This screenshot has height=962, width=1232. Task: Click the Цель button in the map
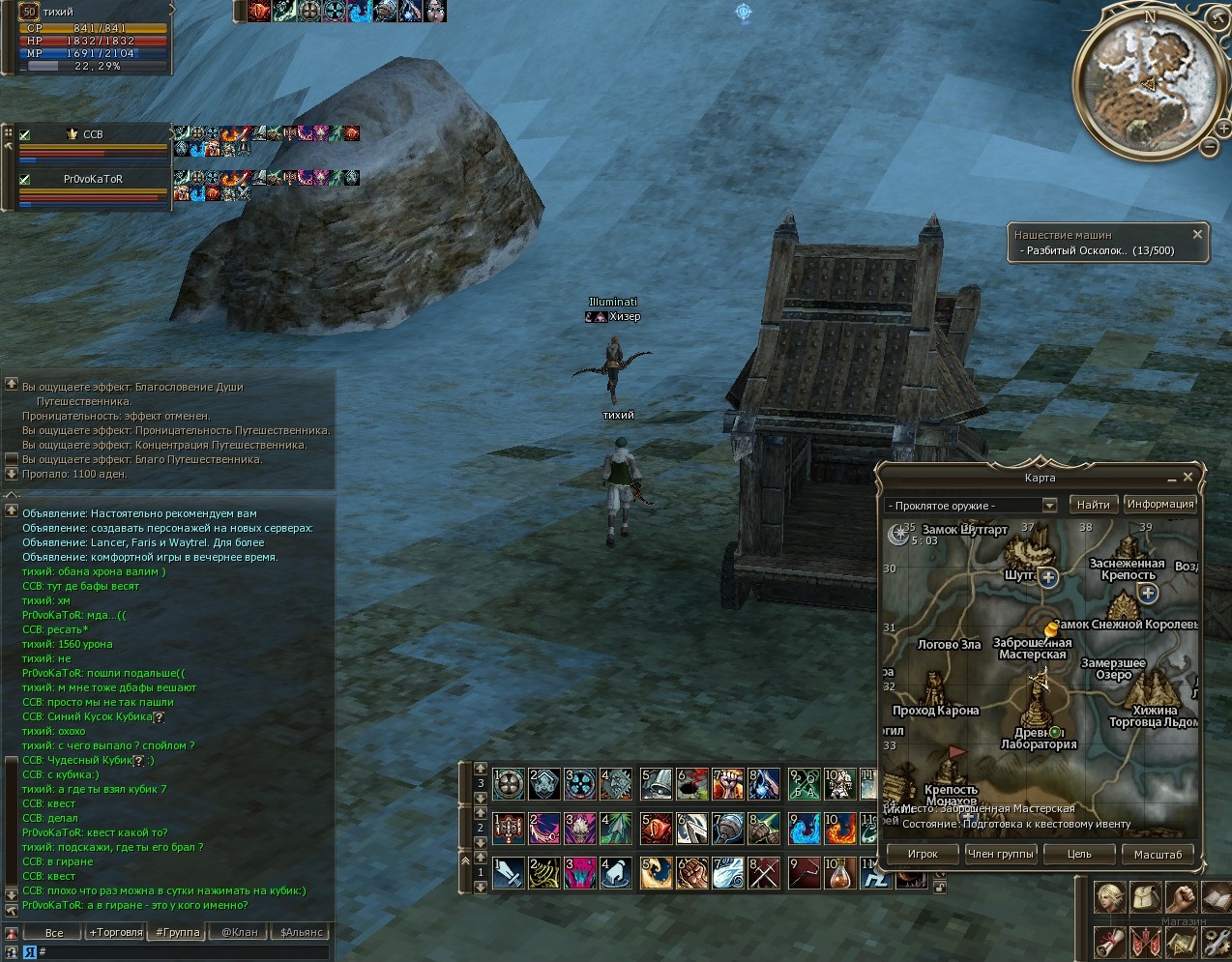(1079, 854)
